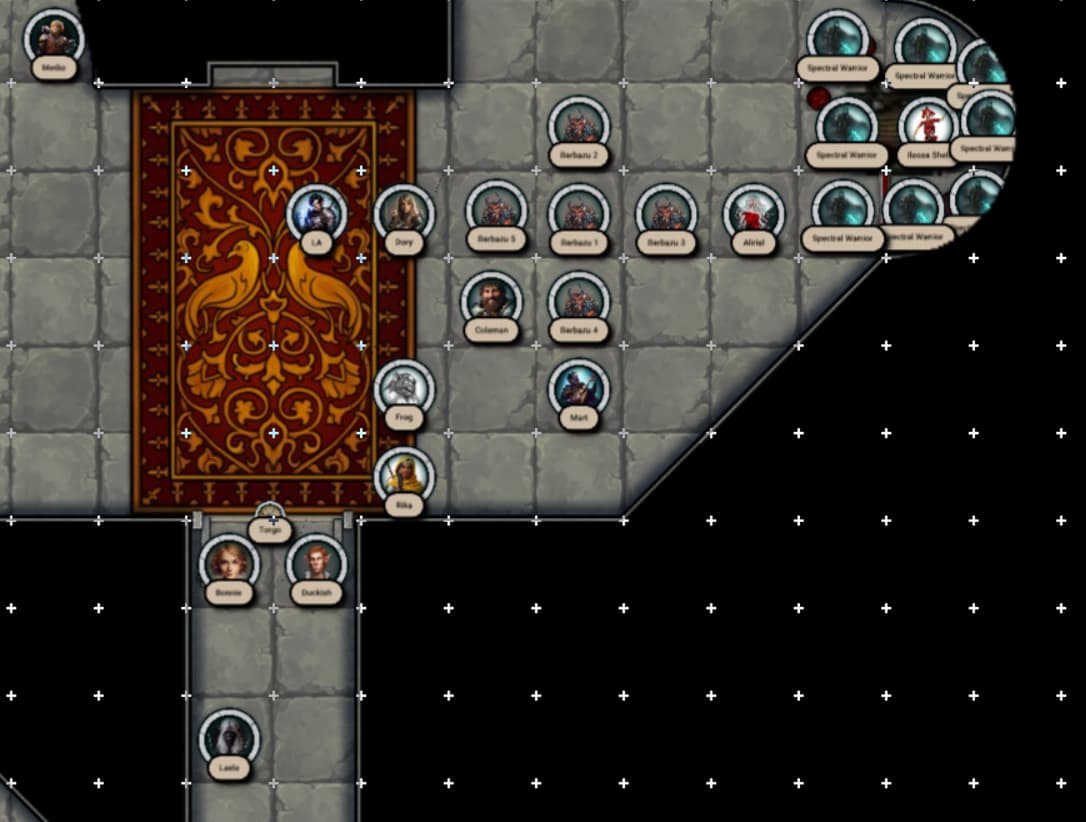
Task: Choose the Barbazu 5 token
Action: click(496, 211)
